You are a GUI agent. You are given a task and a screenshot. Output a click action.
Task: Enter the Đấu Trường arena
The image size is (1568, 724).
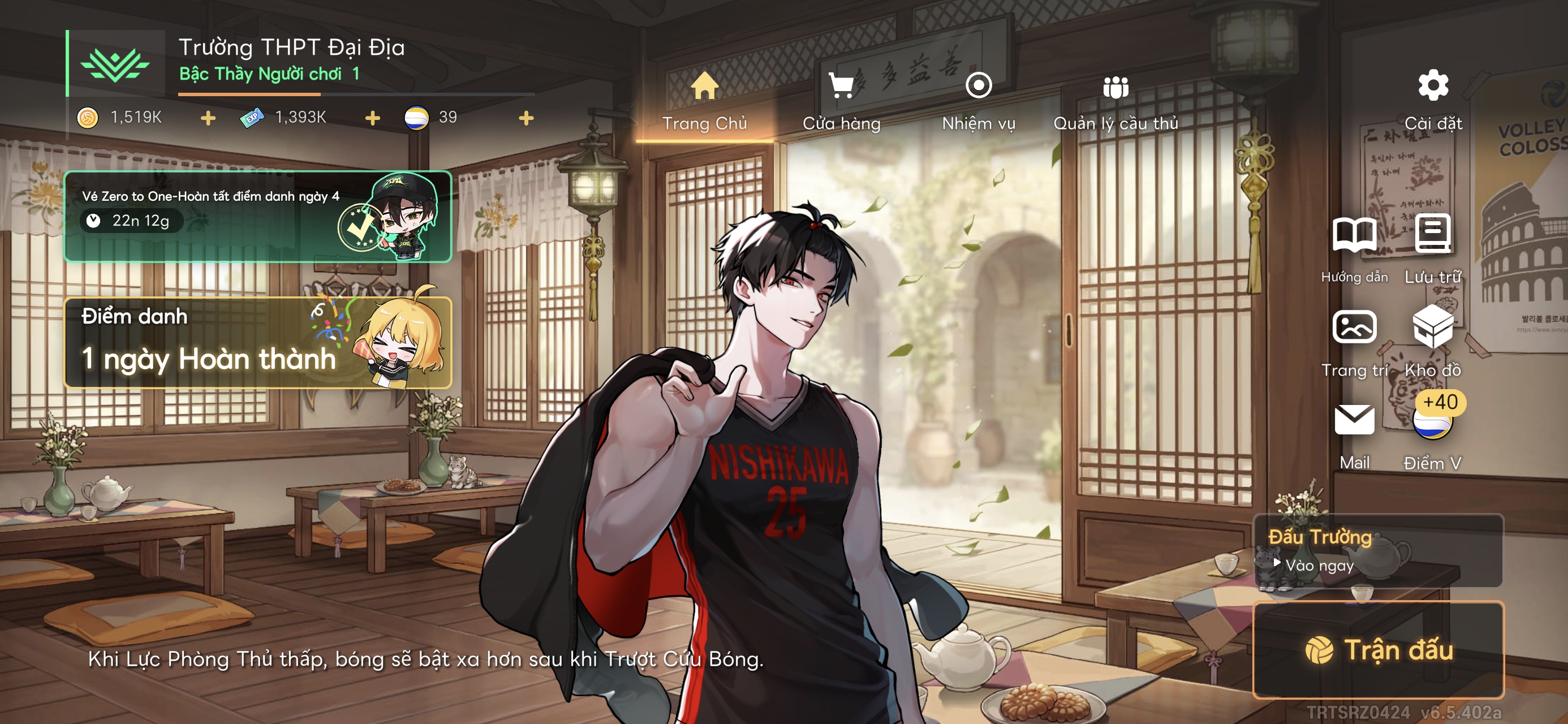tap(1378, 551)
